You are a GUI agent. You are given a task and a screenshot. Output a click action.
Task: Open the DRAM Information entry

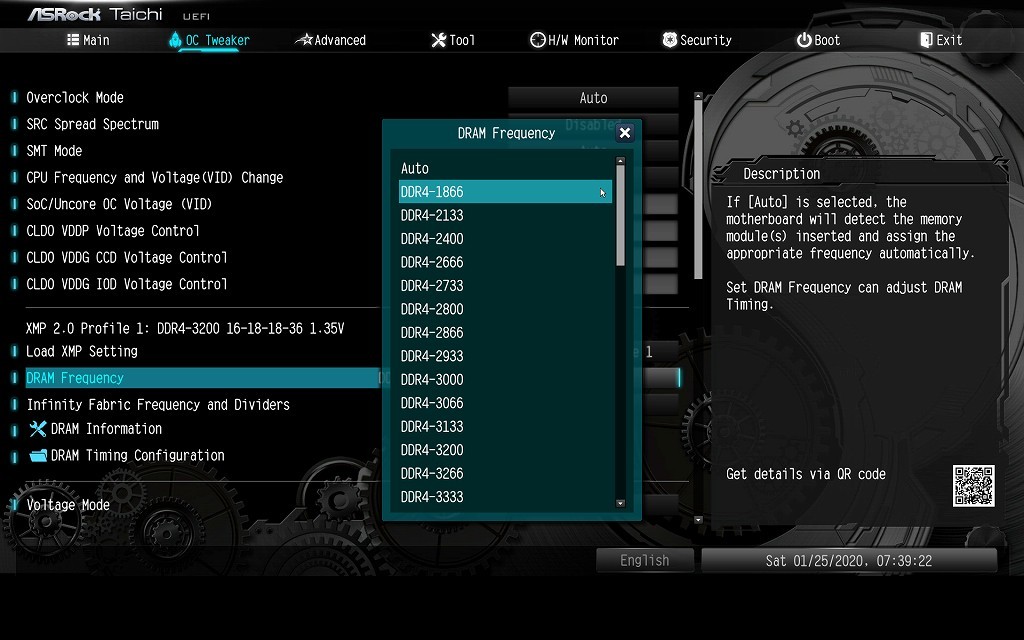[x=106, y=429]
